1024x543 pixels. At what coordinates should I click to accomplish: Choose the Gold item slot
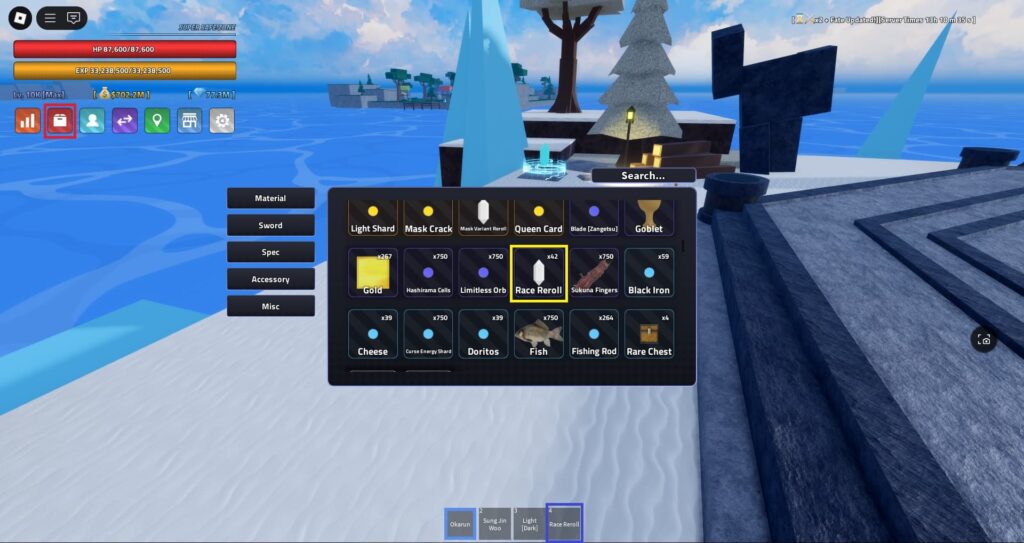(x=372, y=274)
